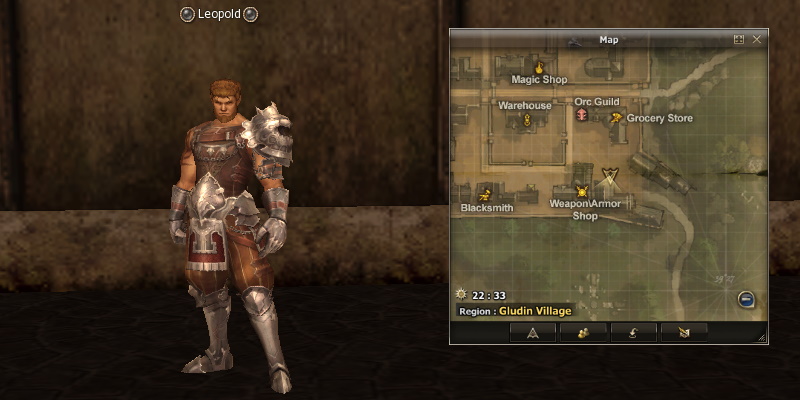
Task: Select the Grocery Store map marker
Action: pyautogui.click(x=617, y=118)
